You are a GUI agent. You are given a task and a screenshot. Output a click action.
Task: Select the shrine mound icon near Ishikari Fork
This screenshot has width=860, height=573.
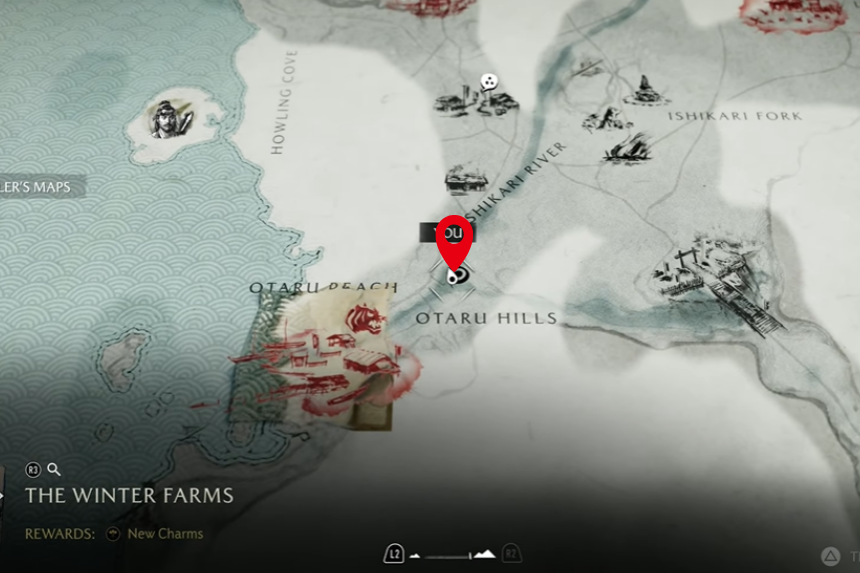tap(646, 91)
